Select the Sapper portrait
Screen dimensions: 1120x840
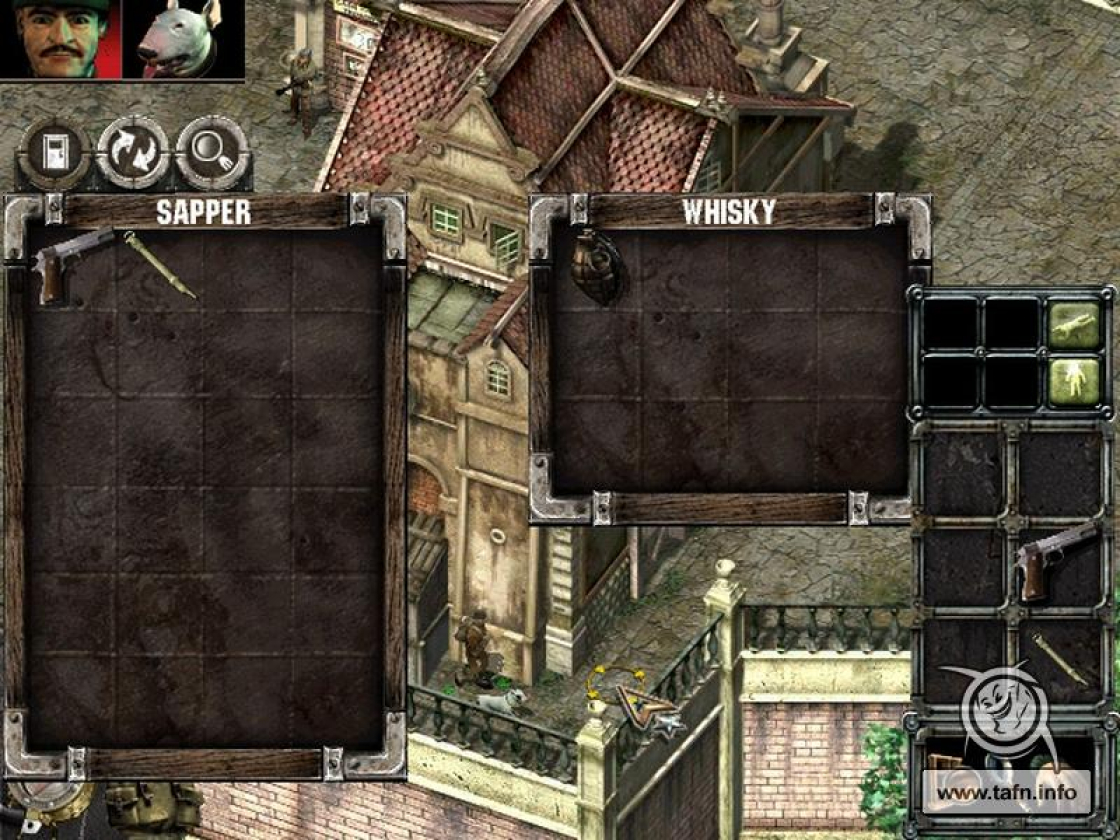60,40
